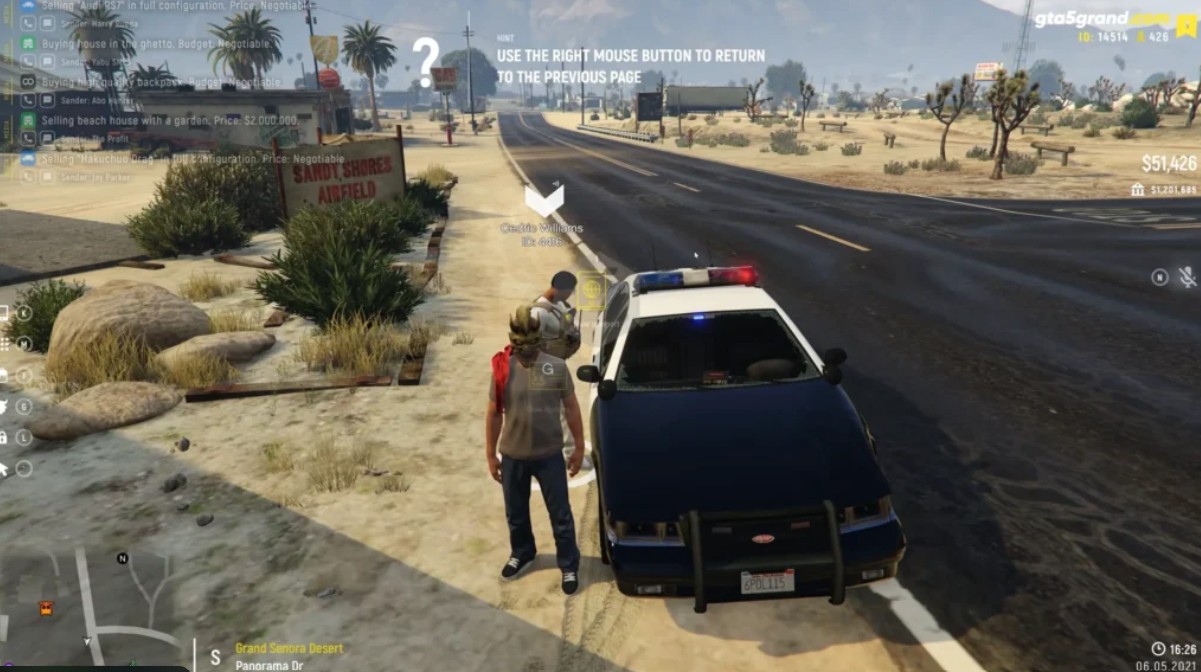1201x672 pixels.
Task: Call the sender of the backpack ad
Action: (29, 100)
